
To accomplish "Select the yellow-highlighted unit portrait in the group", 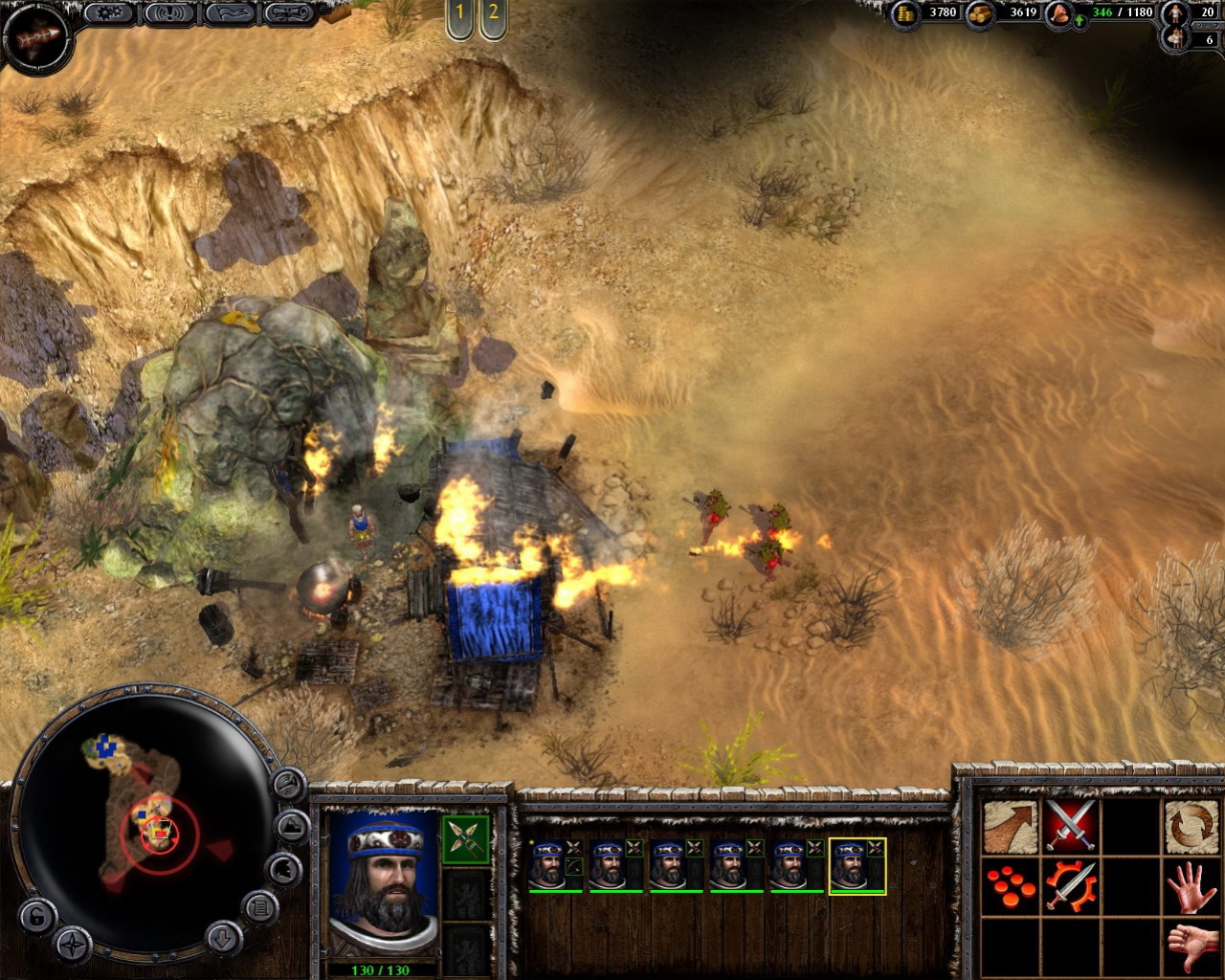I will click(856, 866).
